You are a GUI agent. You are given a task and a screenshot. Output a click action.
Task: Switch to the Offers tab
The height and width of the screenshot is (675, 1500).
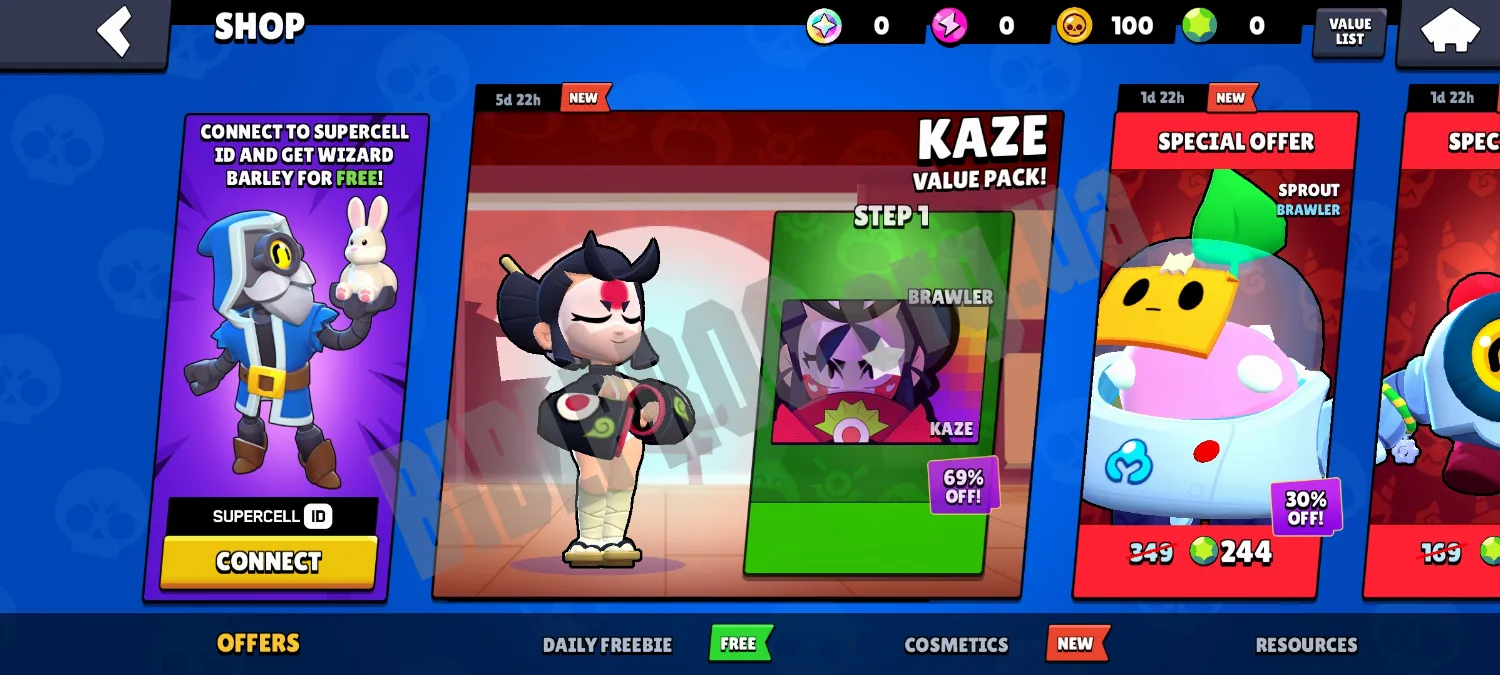coord(258,643)
